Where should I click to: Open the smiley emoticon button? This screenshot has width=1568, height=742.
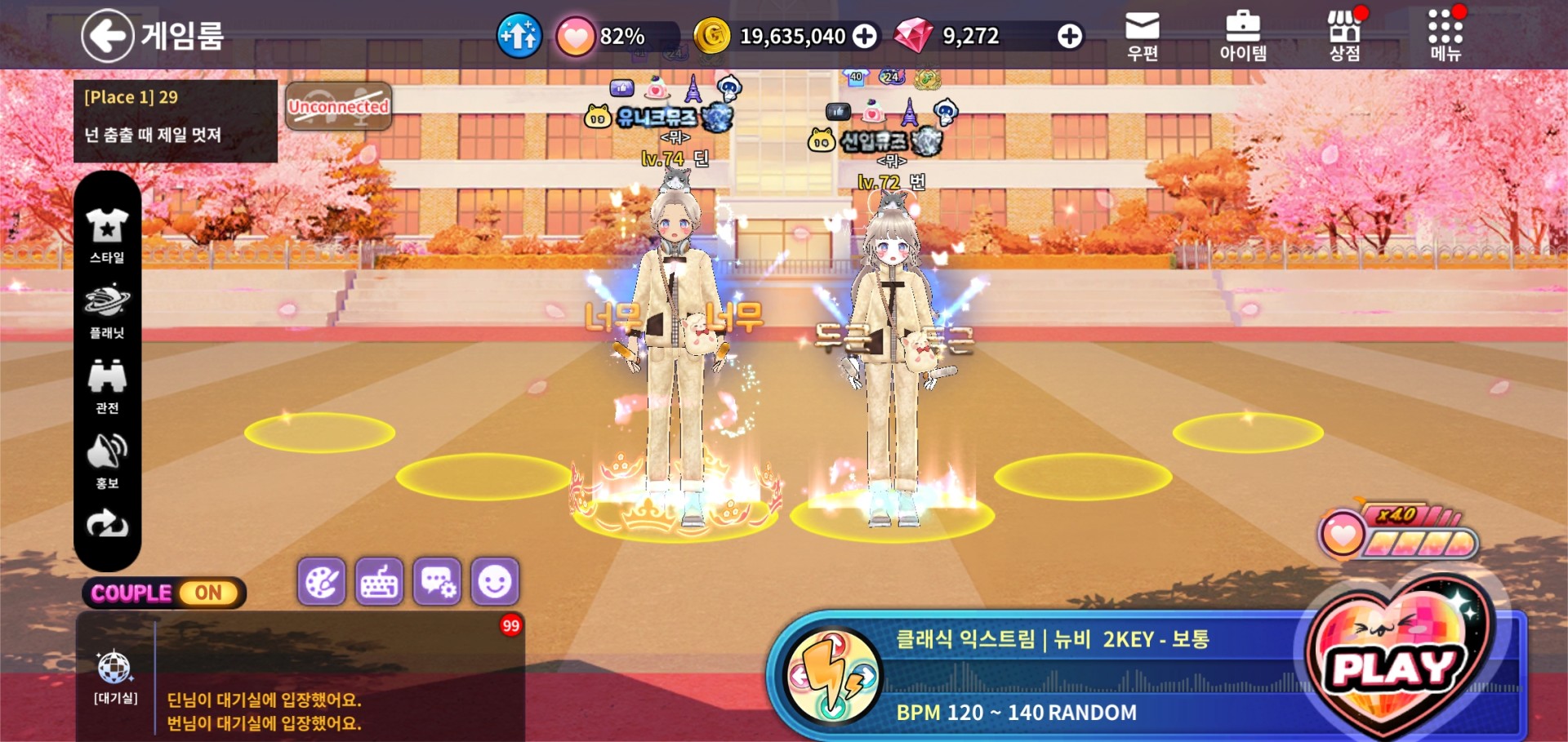495,582
